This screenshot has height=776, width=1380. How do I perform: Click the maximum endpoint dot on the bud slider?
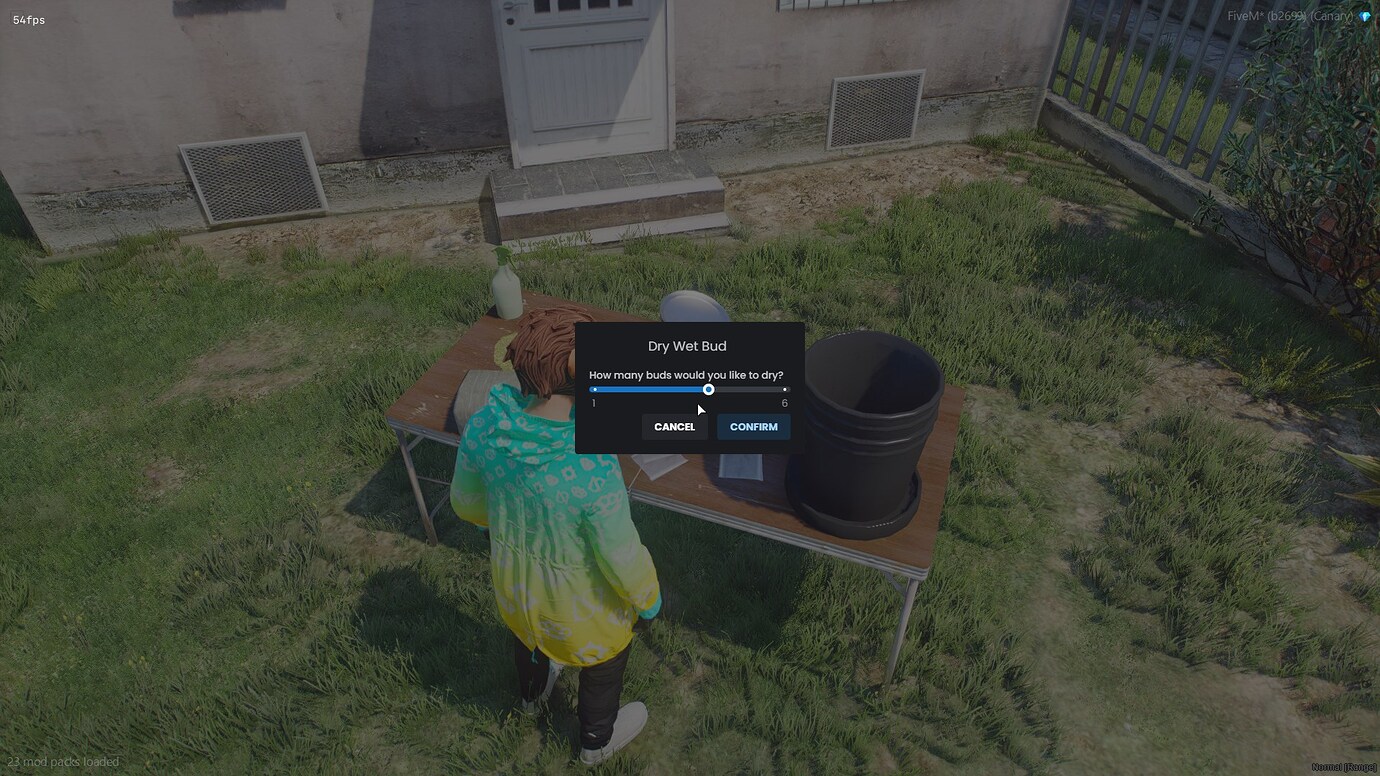coord(785,389)
